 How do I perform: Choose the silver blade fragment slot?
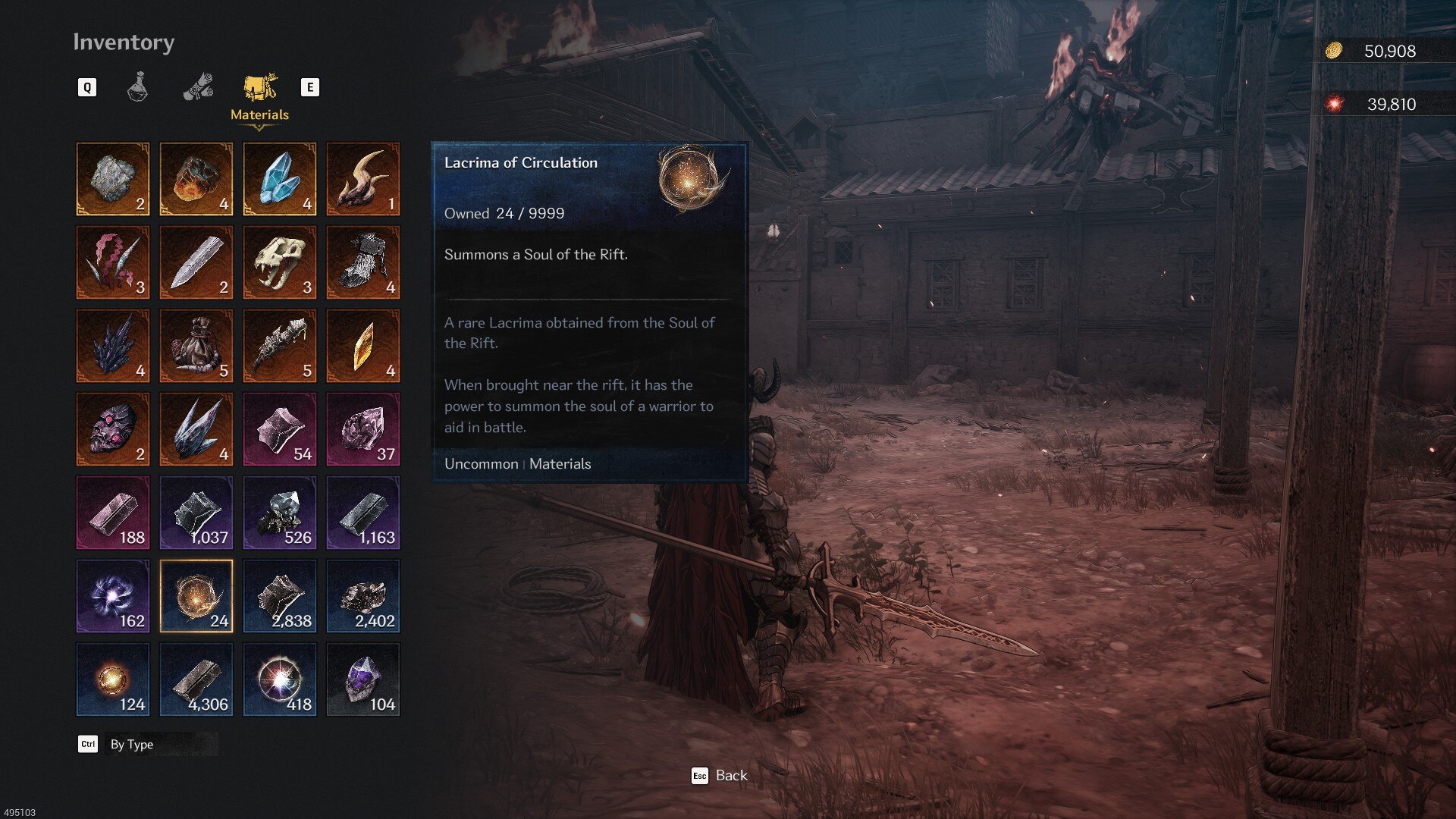(196, 262)
